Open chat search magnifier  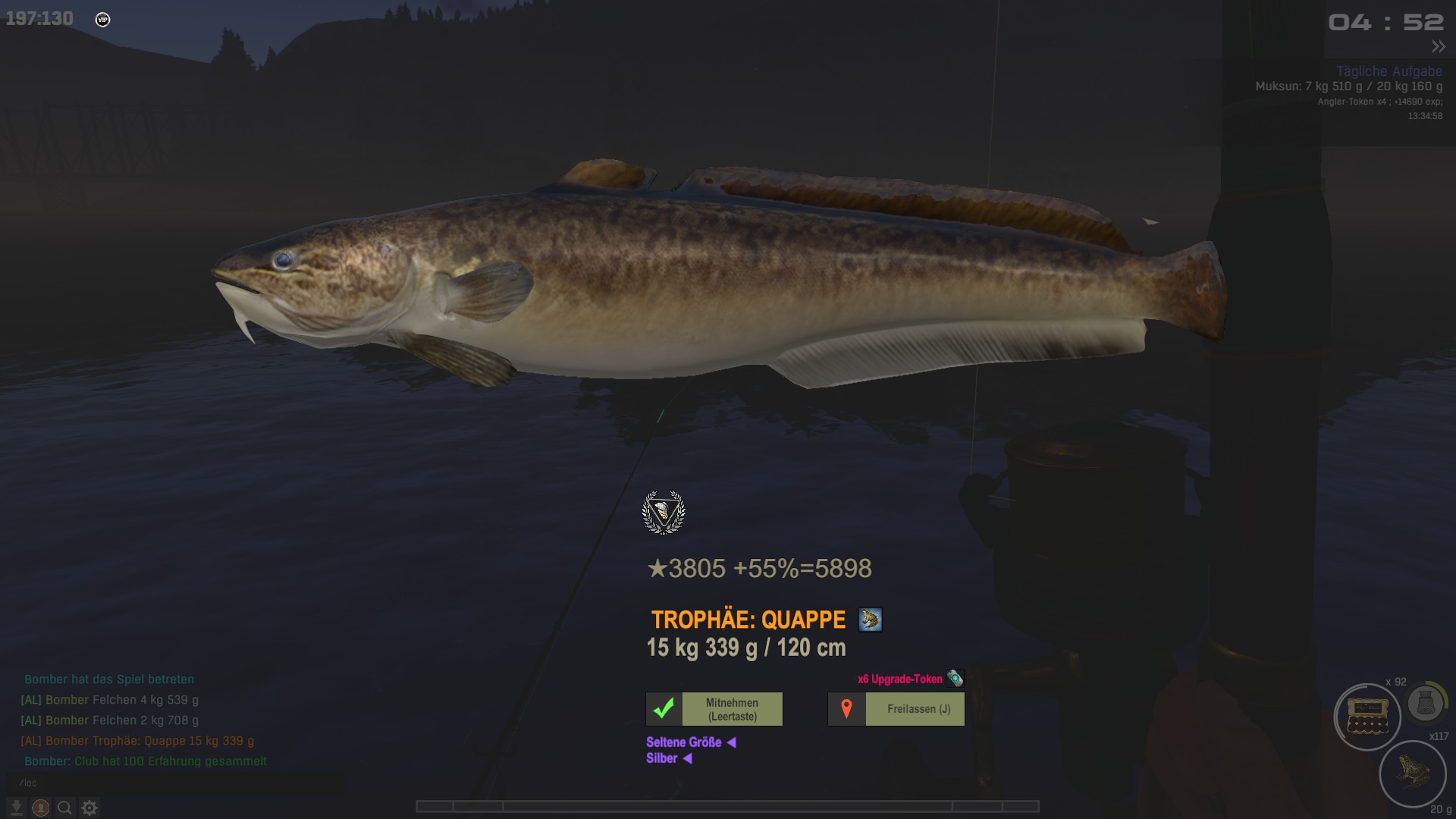click(x=65, y=808)
